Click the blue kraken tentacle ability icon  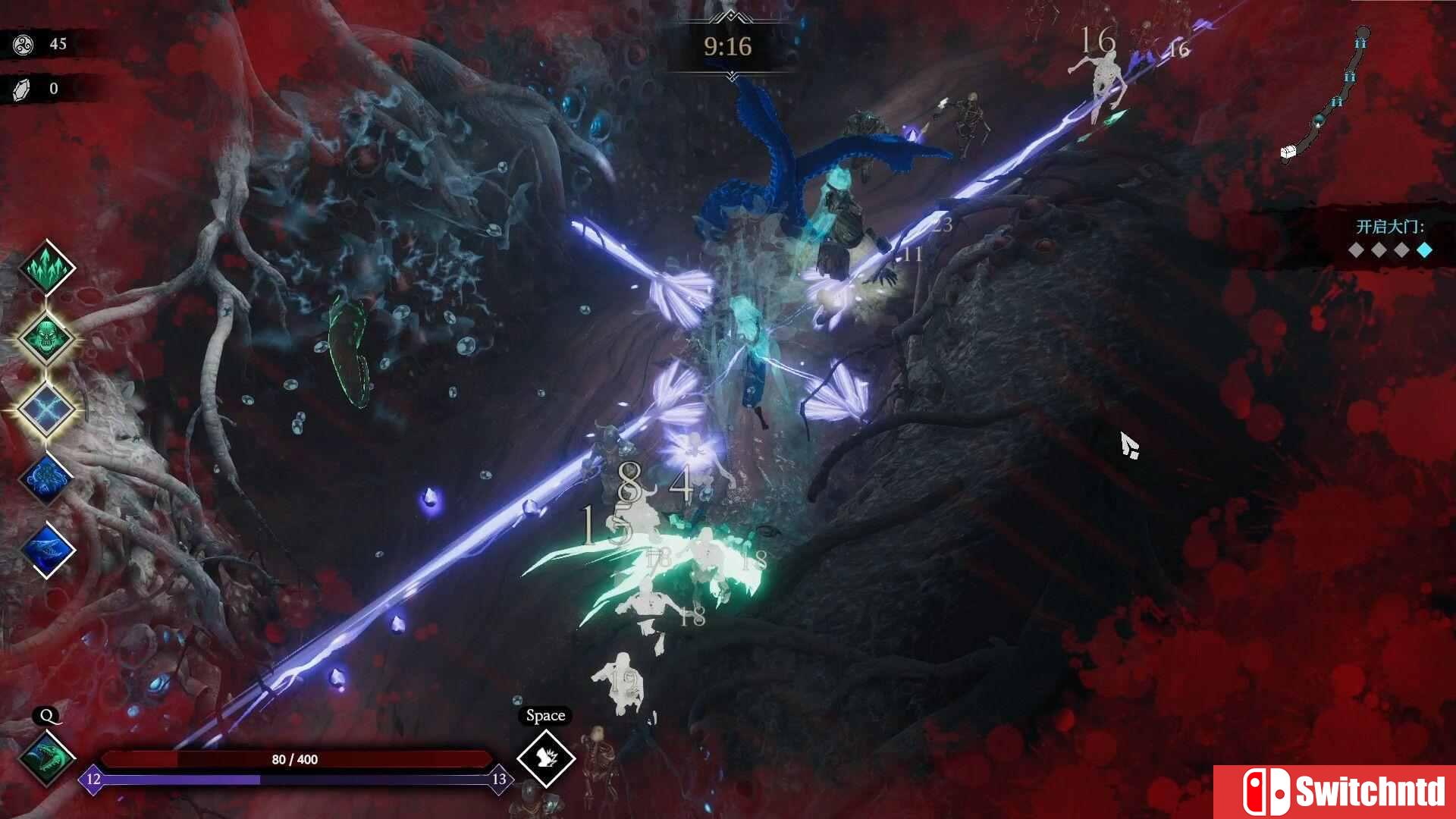pyautogui.click(x=45, y=479)
